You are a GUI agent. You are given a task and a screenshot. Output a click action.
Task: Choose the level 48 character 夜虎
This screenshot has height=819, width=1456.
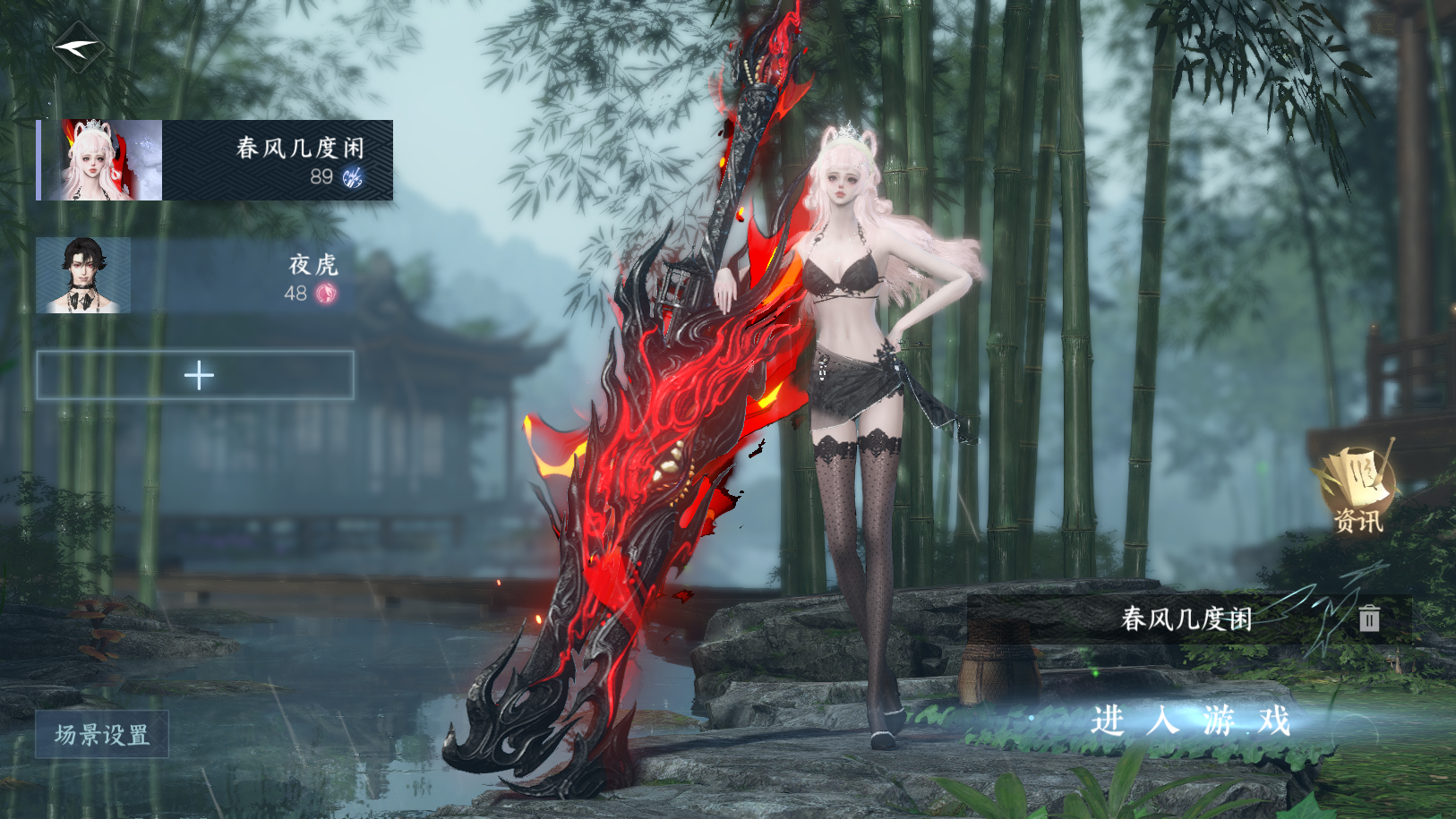coord(190,276)
